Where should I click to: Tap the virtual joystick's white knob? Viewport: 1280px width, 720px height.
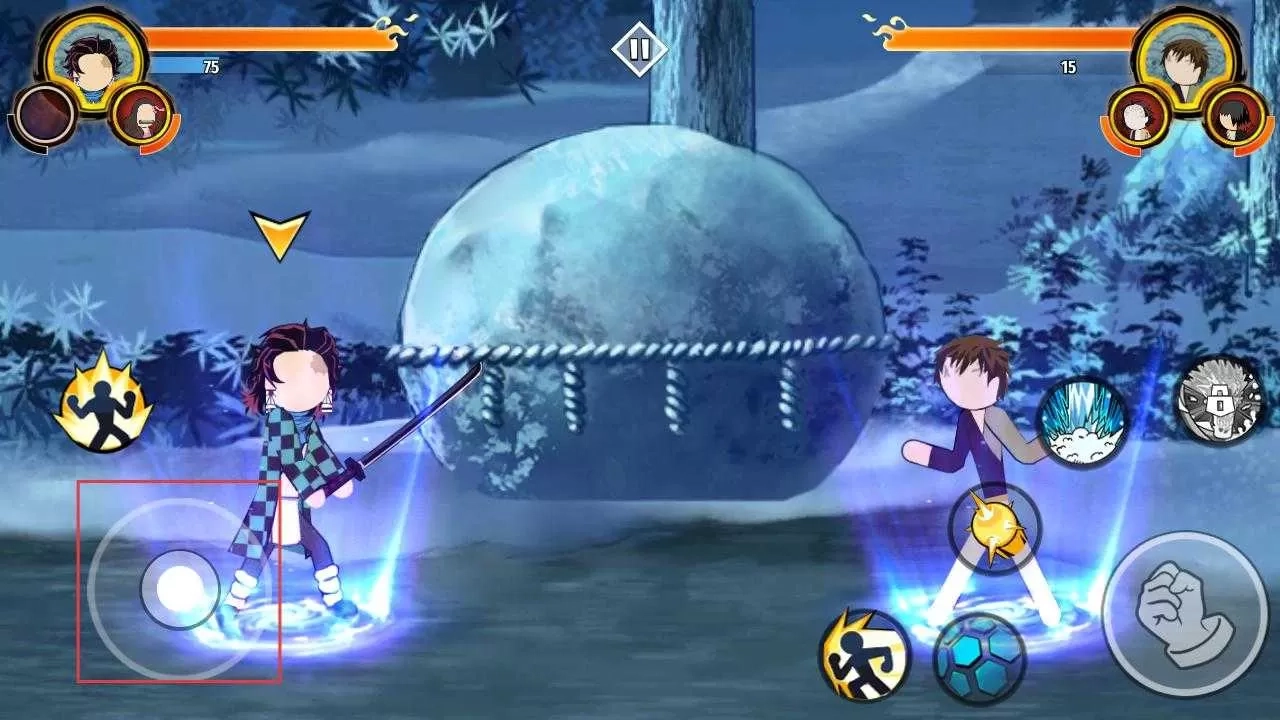pos(180,589)
